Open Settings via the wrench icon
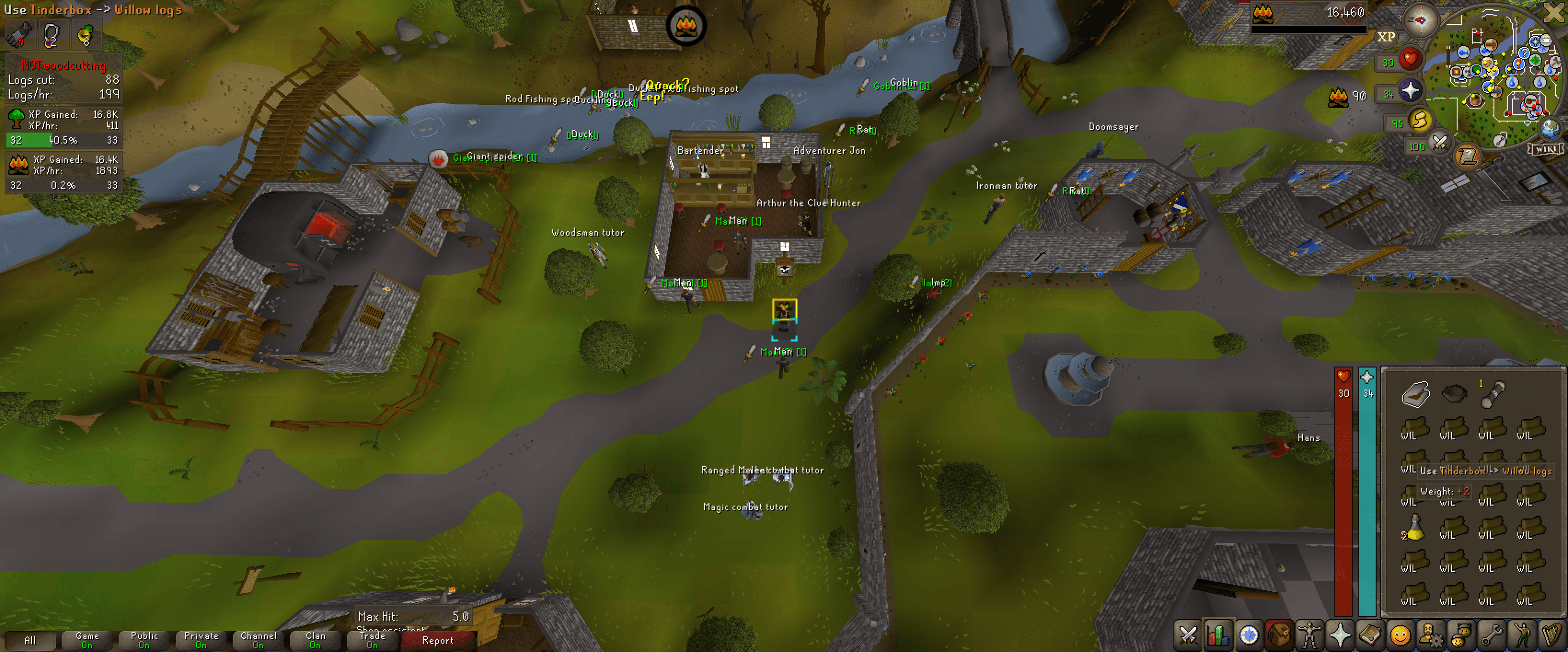The height and width of the screenshot is (652, 1568). (1492, 635)
